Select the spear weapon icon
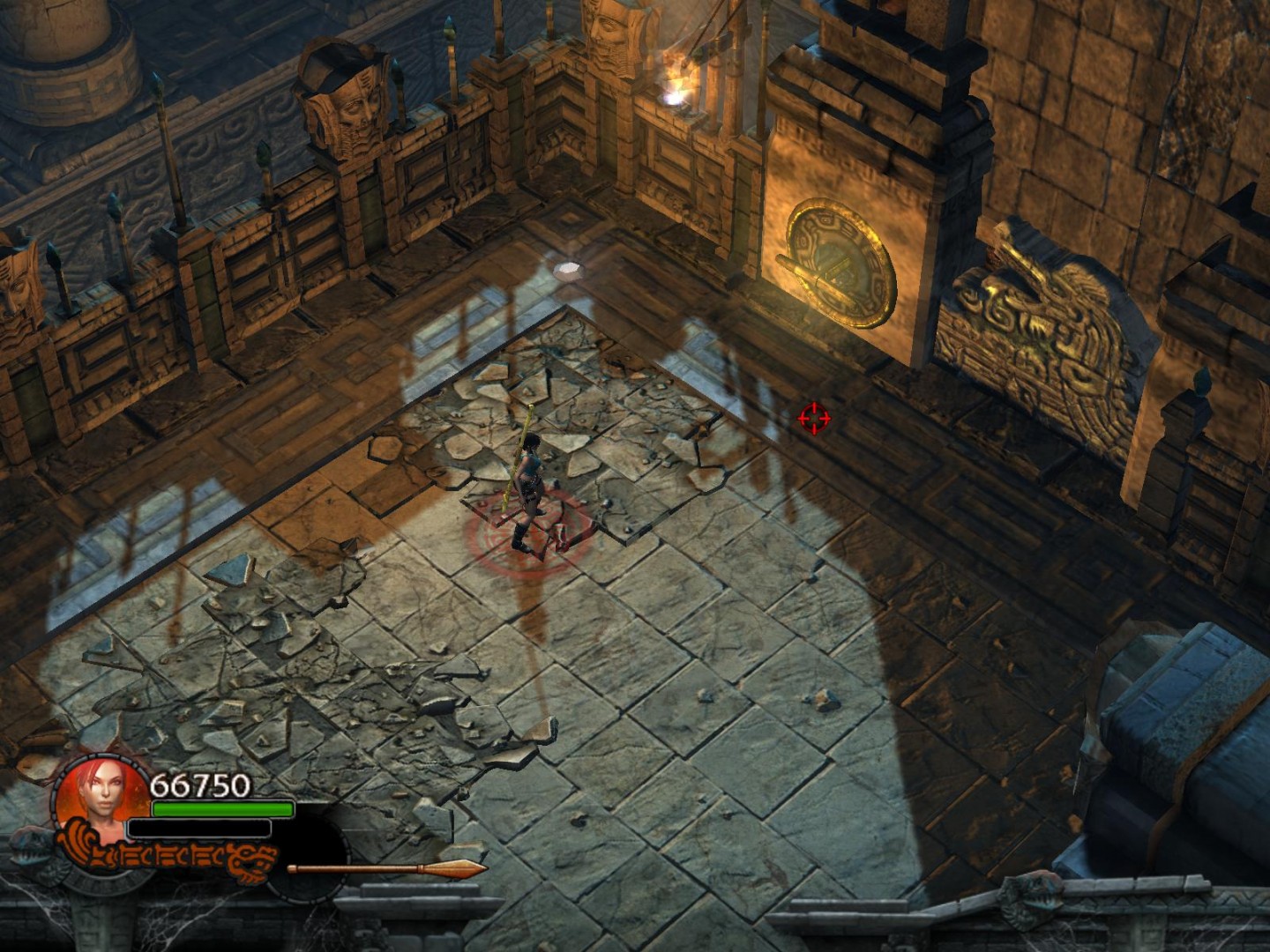The image size is (1270, 952). (x=387, y=870)
